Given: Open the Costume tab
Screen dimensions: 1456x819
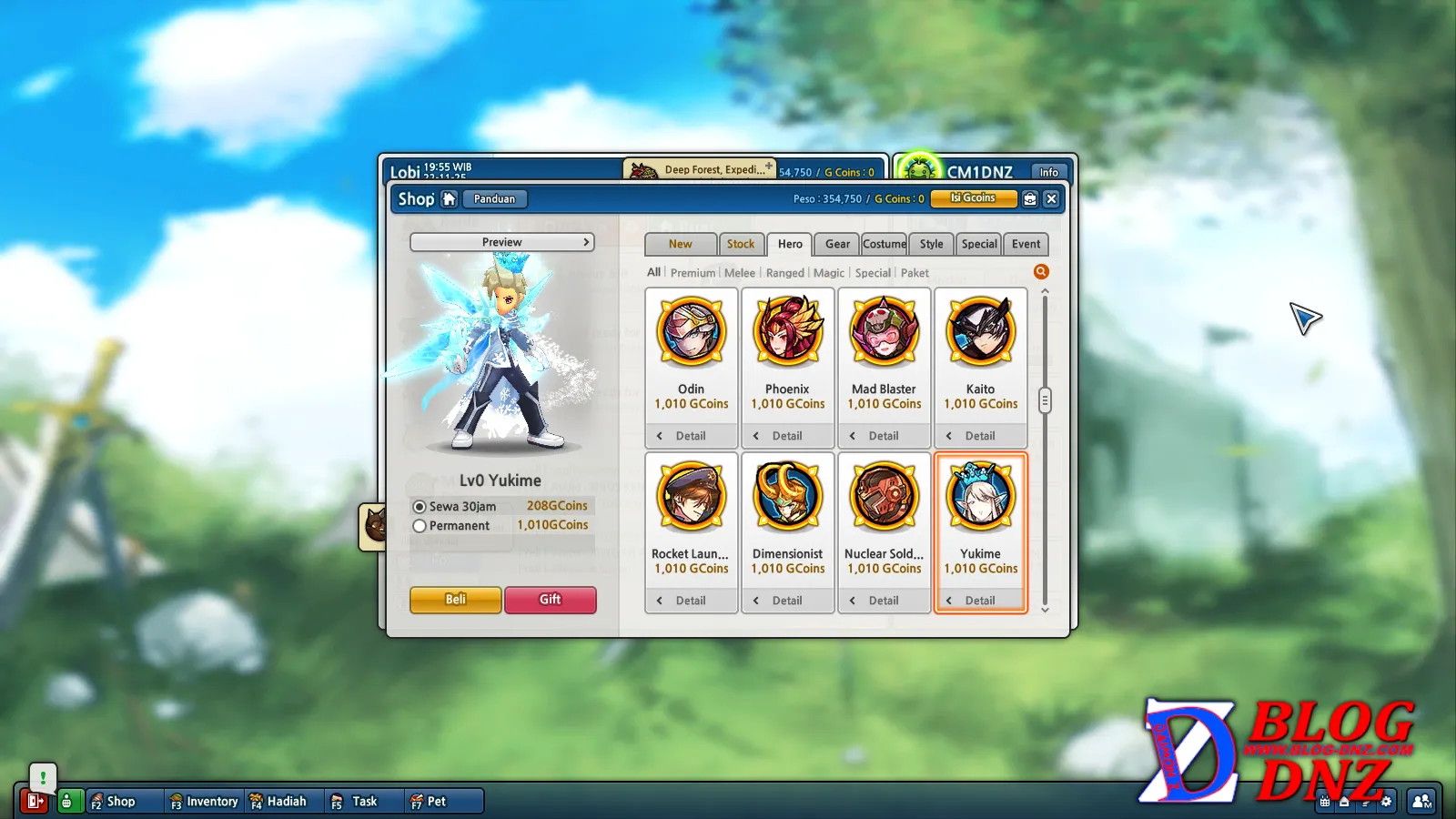Looking at the screenshot, I should click(x=884, y=244).
